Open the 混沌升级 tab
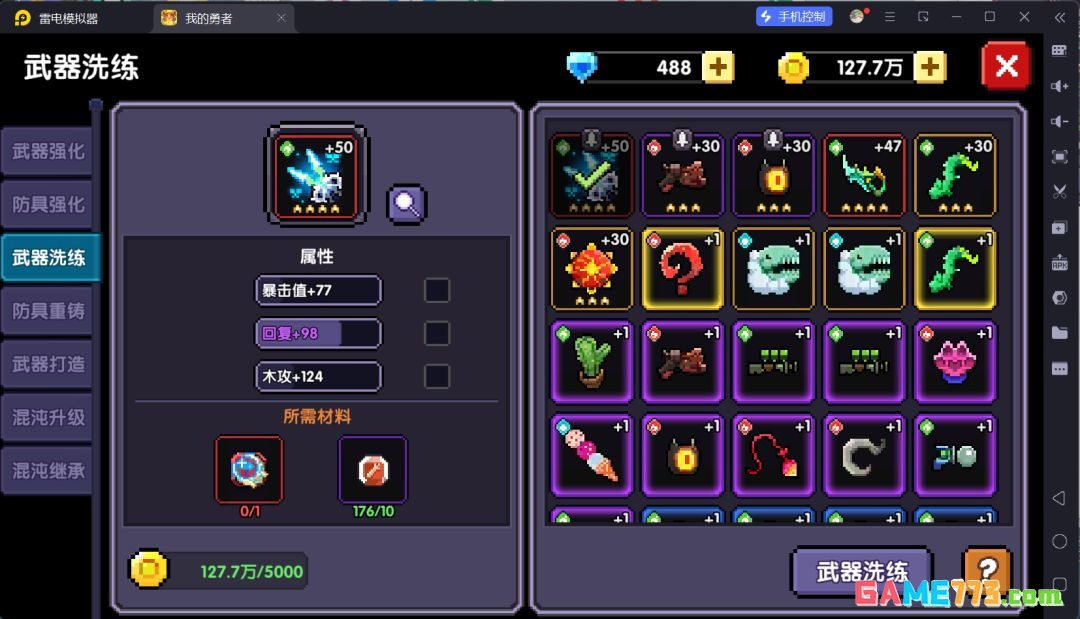 (x=47, y=418)
